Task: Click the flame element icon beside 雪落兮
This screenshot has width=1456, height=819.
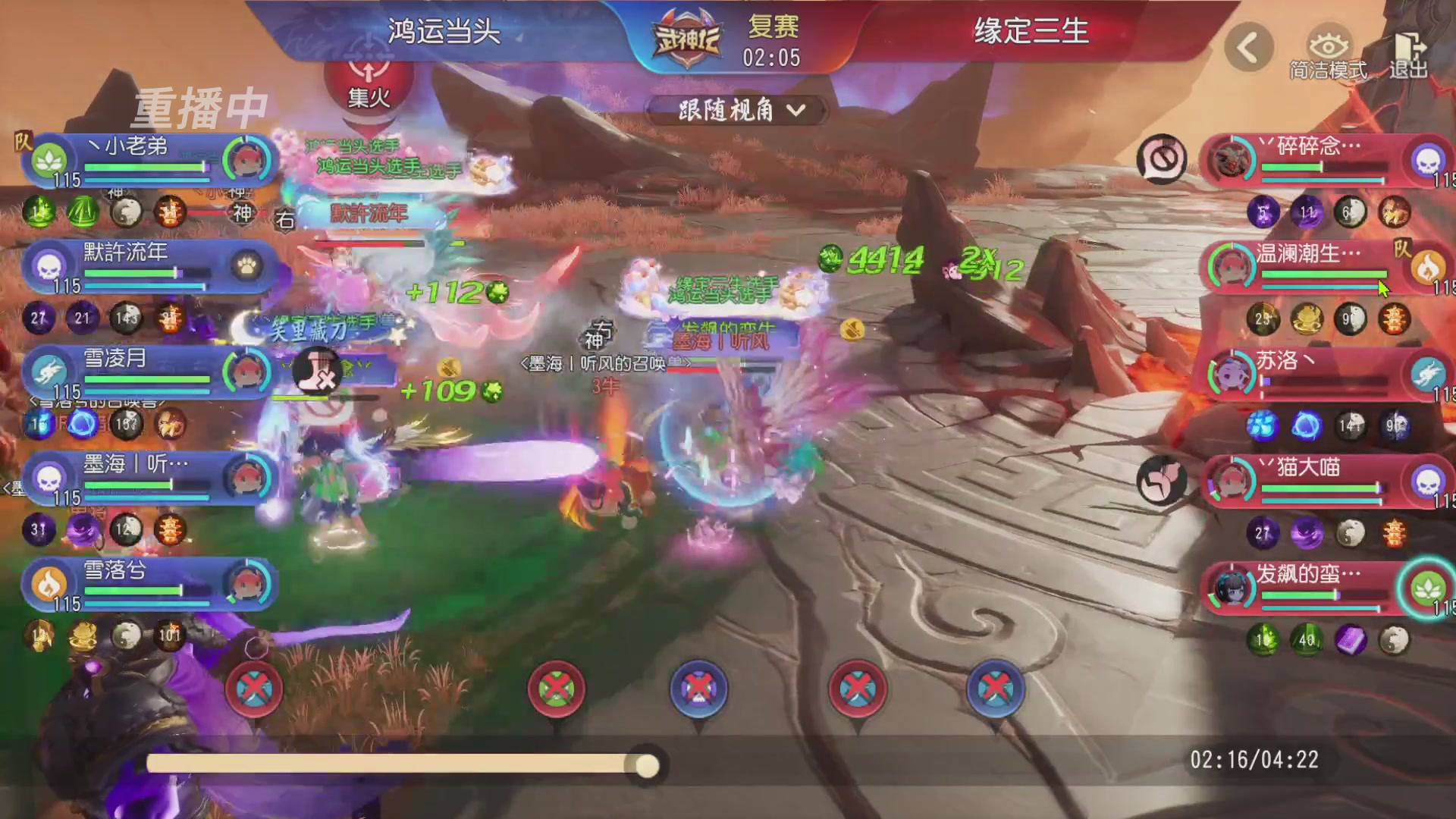Action: click(x=48, y=585)
